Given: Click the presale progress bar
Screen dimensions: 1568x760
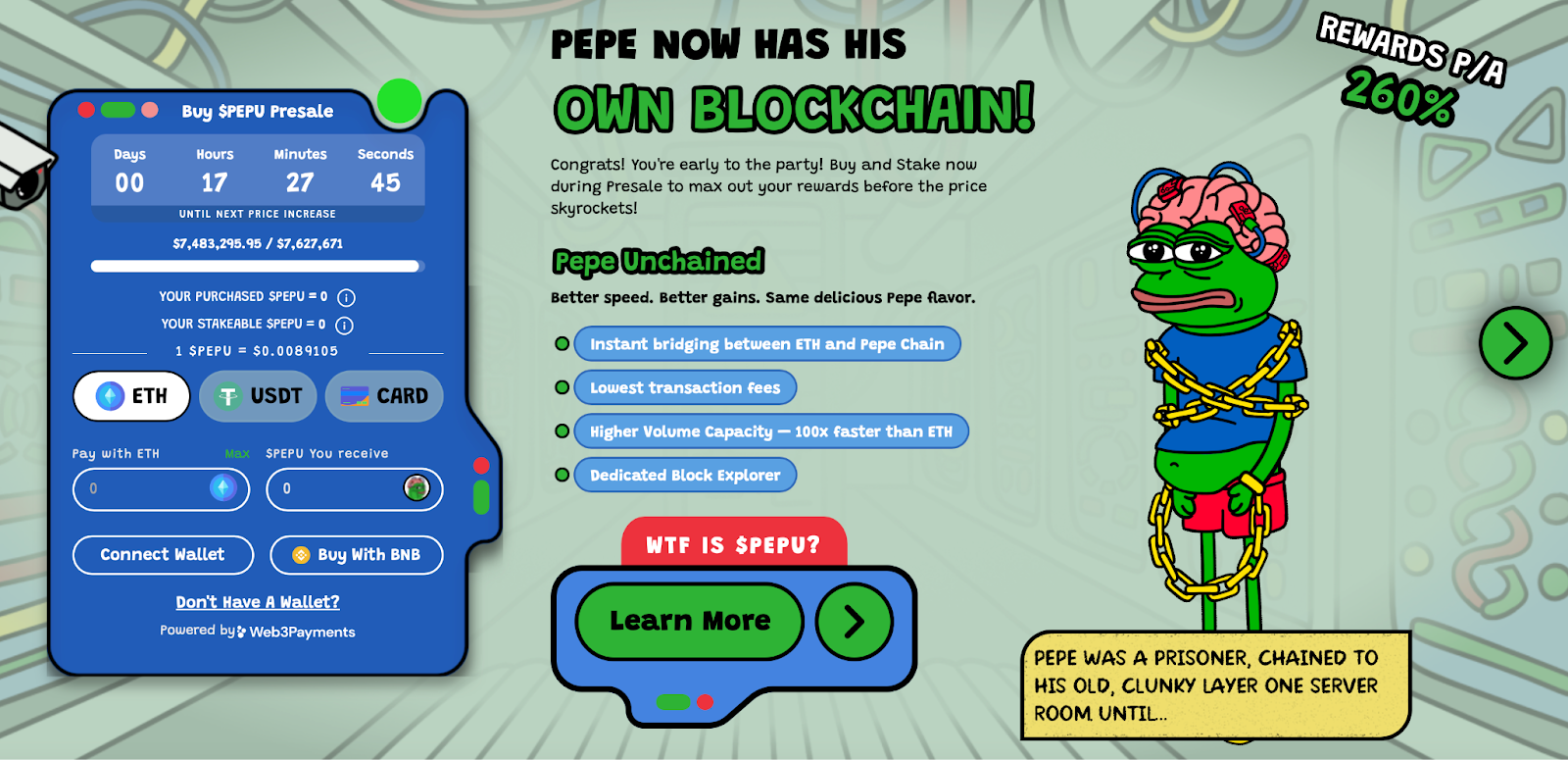Looking at the screenshot, I should click(259, 265).
